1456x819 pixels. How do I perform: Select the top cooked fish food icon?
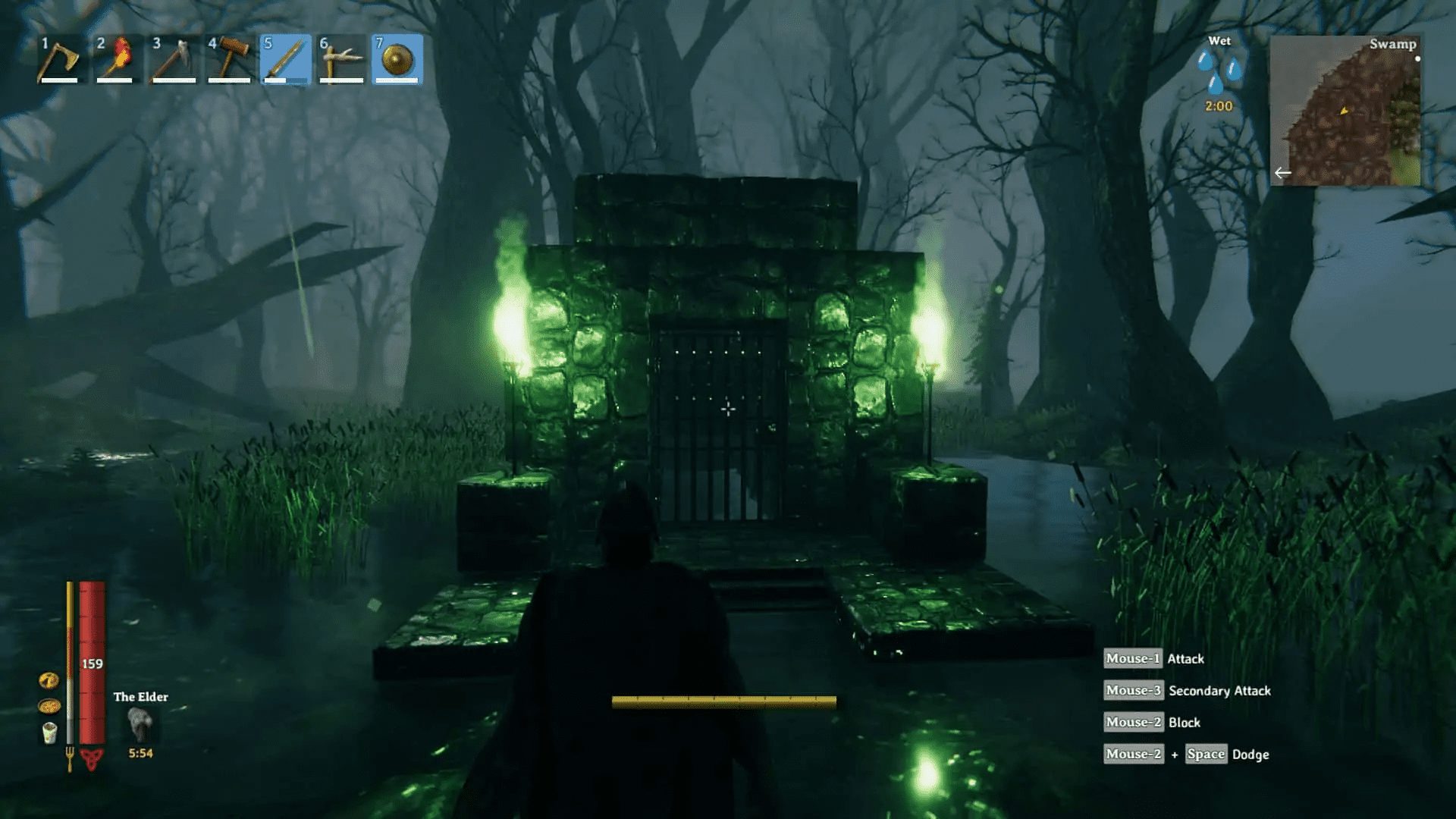(x=49, y=679)
